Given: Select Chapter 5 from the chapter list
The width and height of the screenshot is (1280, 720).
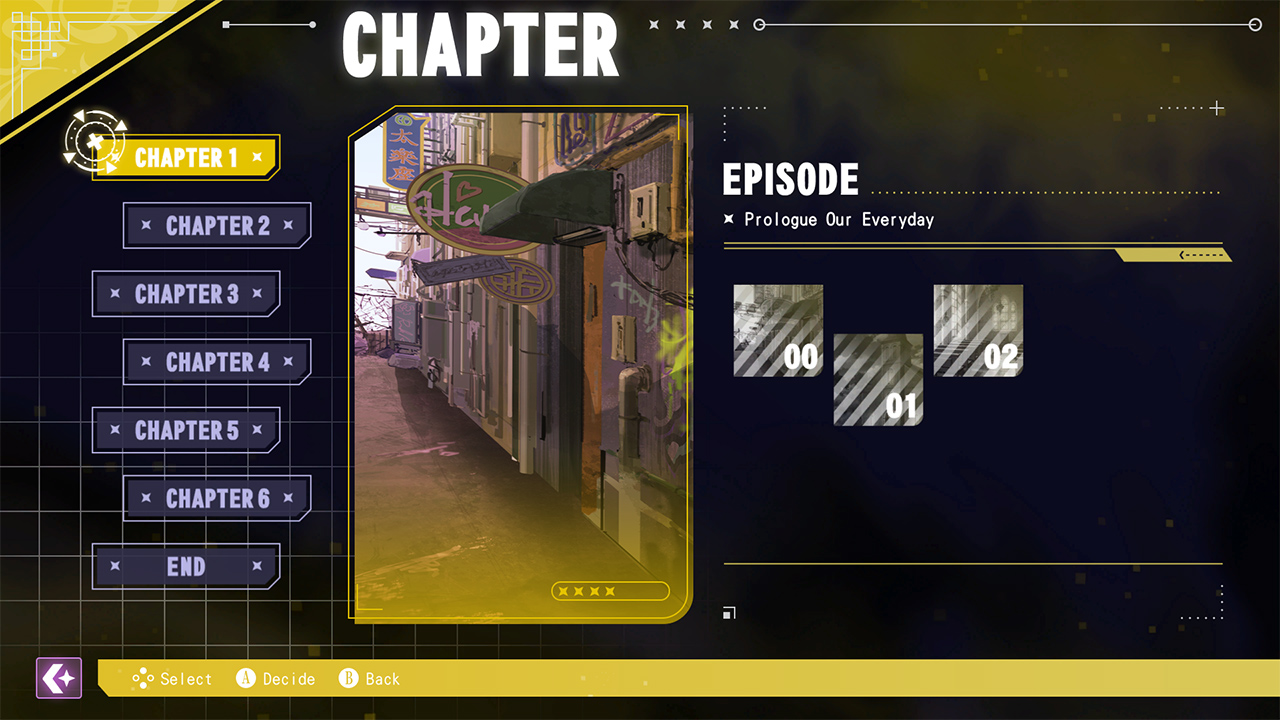Looking at the screenshot, I should point(186,430).
